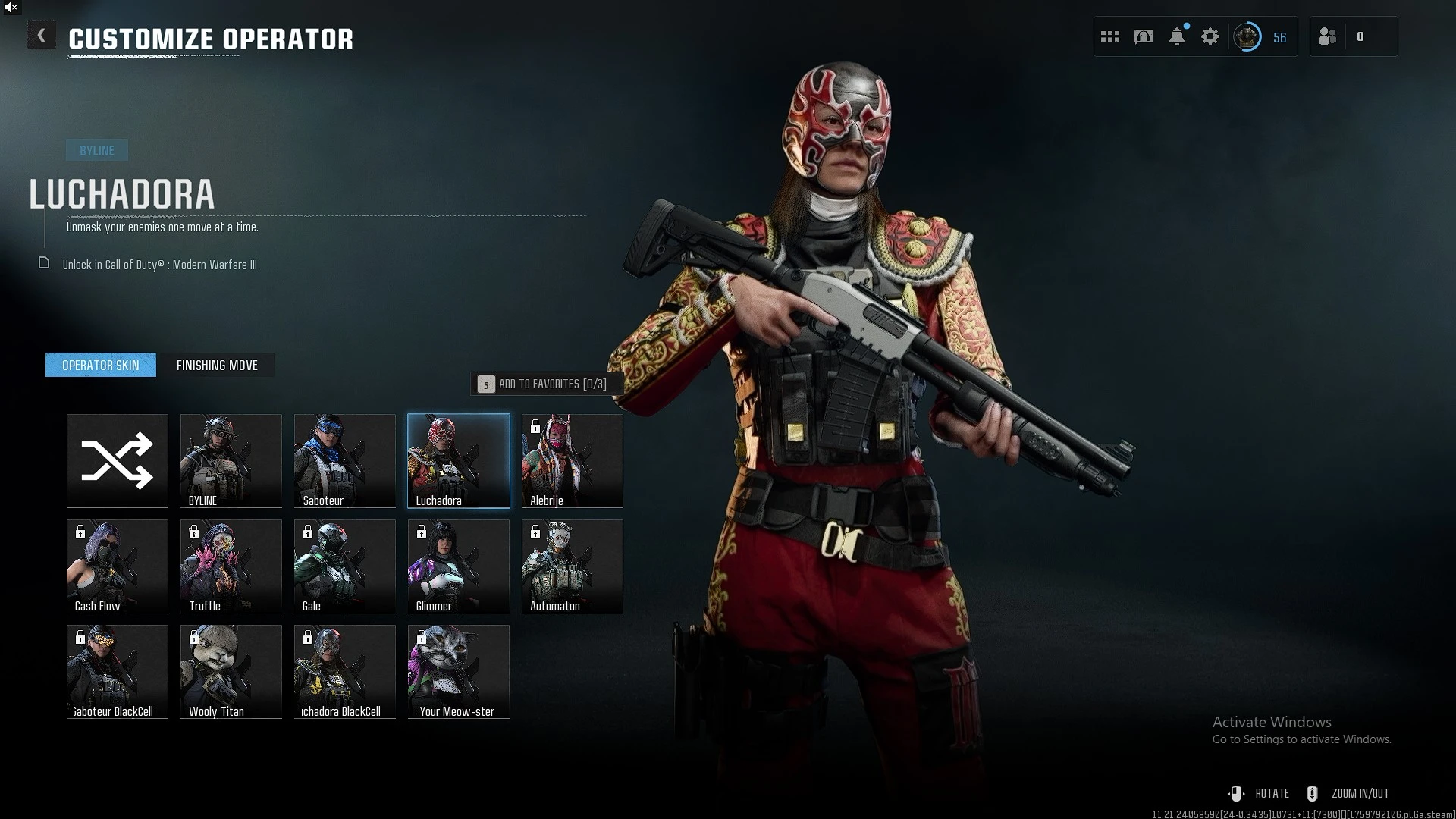Image resolution: width=1456 pixels, height=819 pixels.
Task: Select the Saboteur BlackCell skin
Action: point(118,671)
